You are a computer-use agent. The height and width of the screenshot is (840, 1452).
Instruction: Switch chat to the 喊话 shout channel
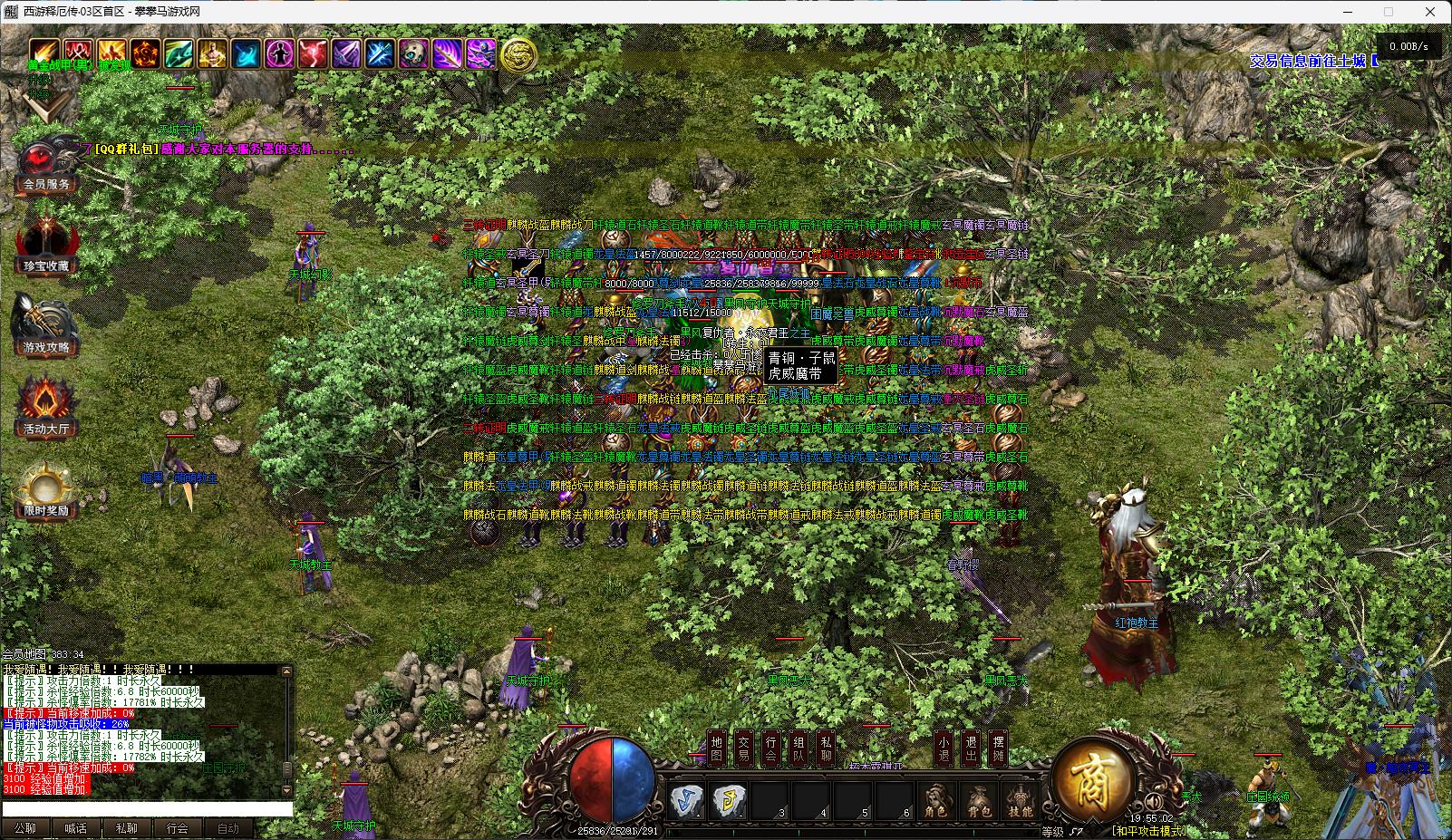pyautogui.click(x=76, y=828)
